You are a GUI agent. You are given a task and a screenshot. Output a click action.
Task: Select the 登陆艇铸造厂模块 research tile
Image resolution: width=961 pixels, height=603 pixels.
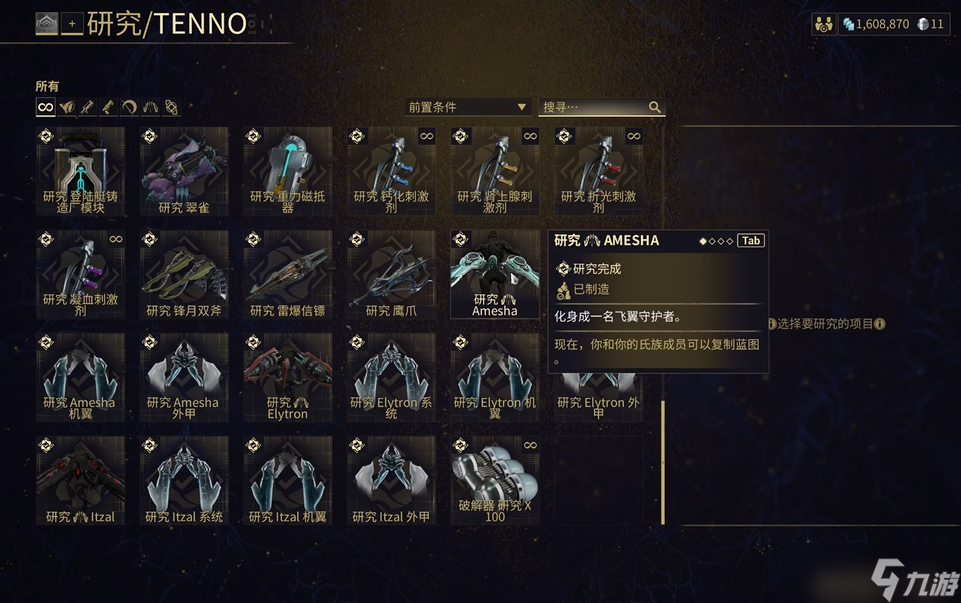[81, 171]
